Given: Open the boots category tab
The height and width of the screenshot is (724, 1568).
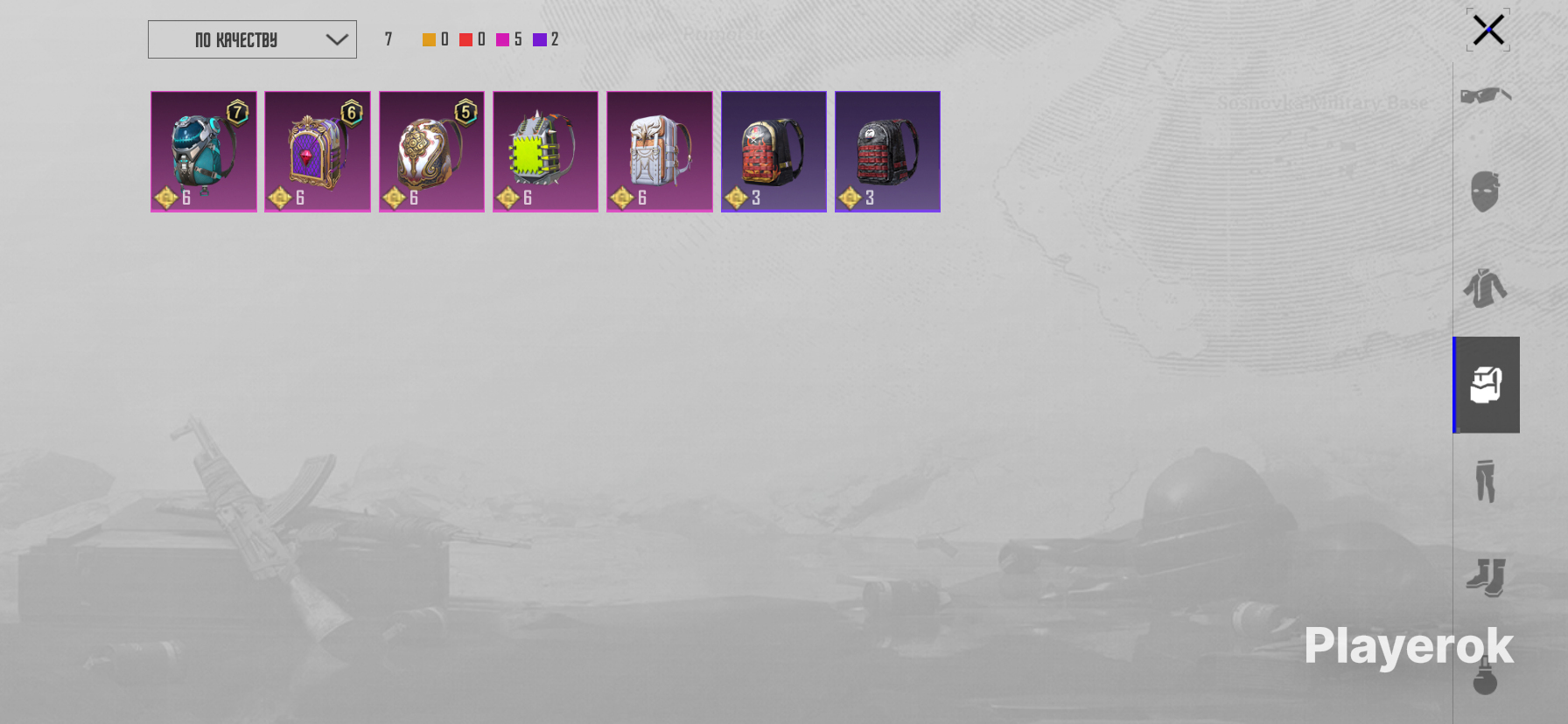Looking at the screenshot, I should 1486,577.
